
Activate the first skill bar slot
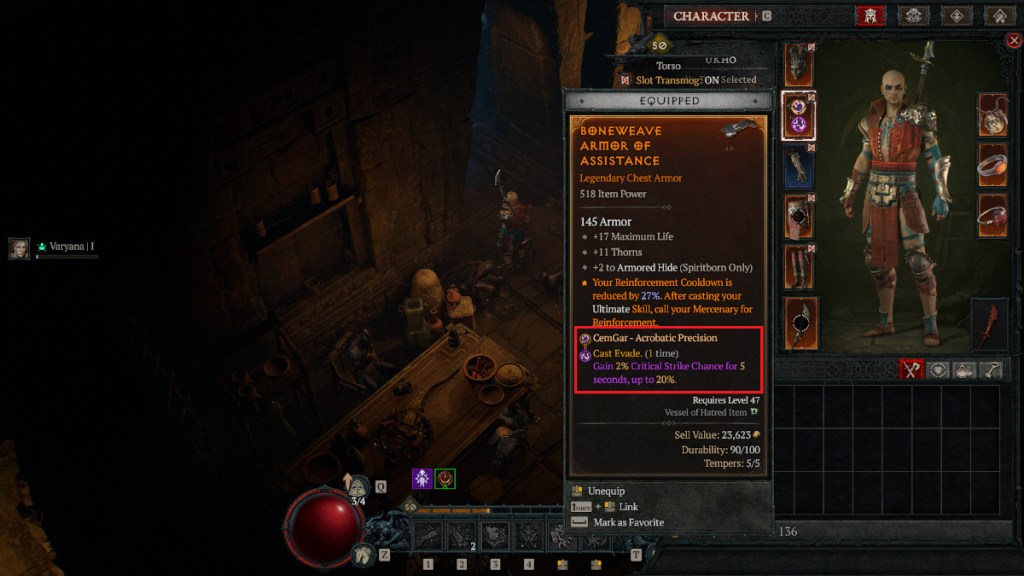tap(429, 537)
